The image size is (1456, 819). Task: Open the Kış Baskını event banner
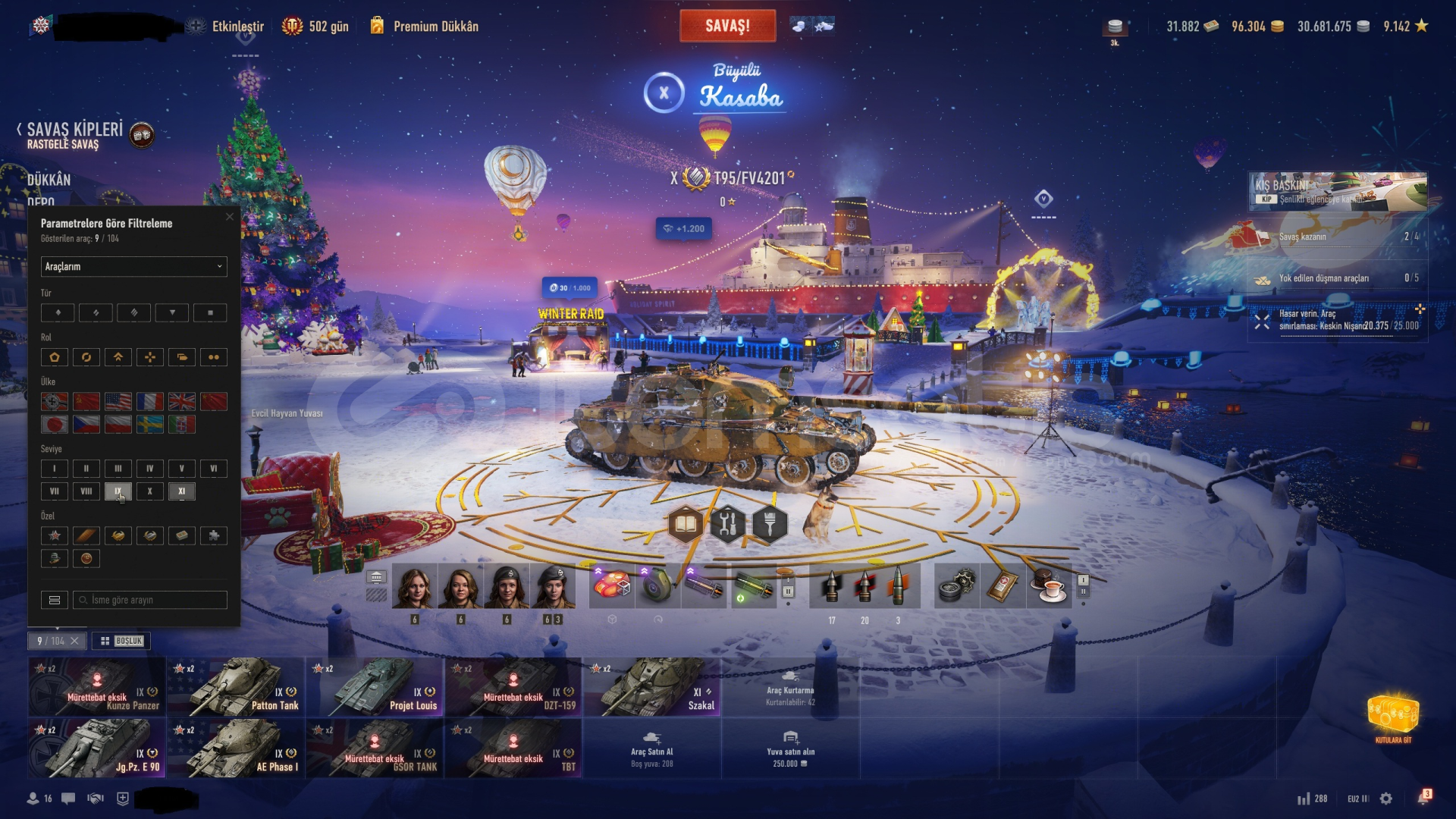pos(1338,191)
